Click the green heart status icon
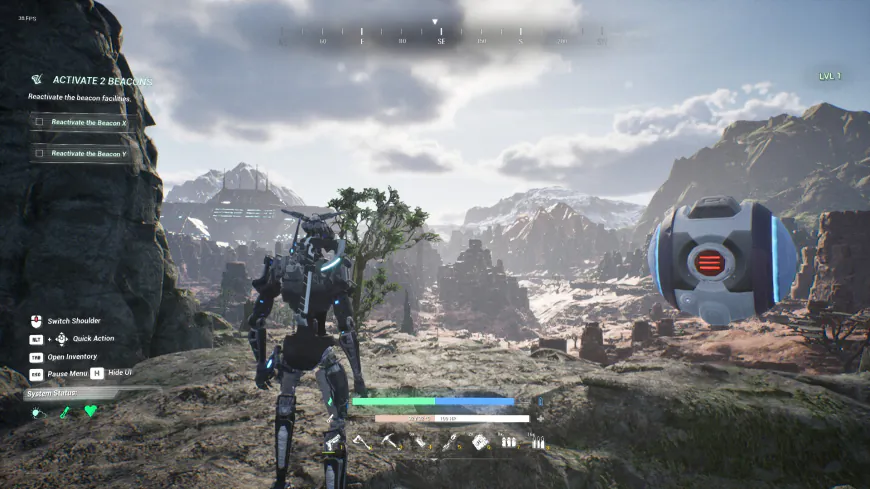870x489 pixels. [90, 411]
